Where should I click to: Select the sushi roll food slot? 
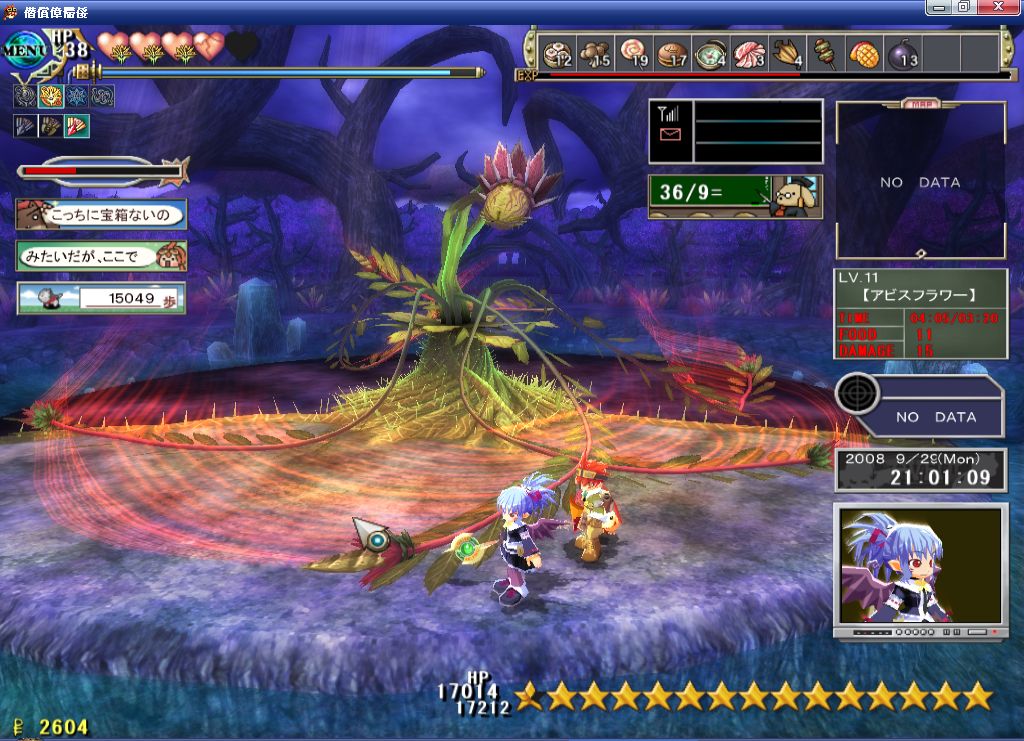[x=557, y=52]
